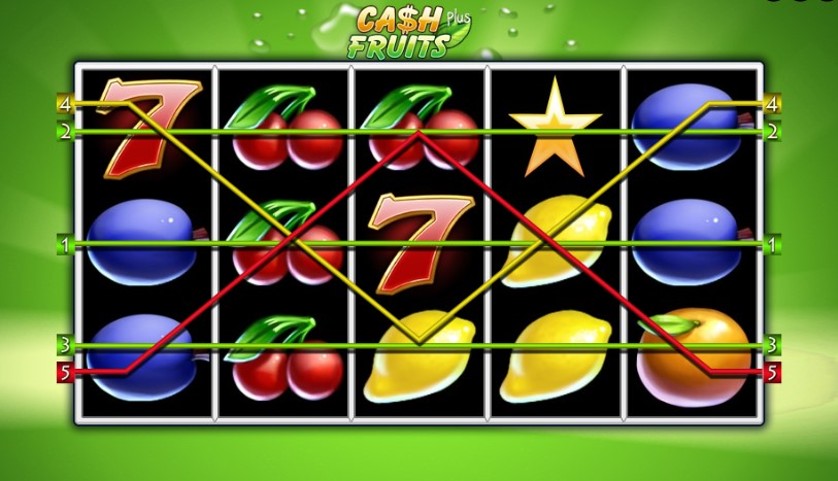Viewport: 838px width, 481px height.
Task: Choose the yellow payline 4 marker right of reels
Action: pos(772,103)
